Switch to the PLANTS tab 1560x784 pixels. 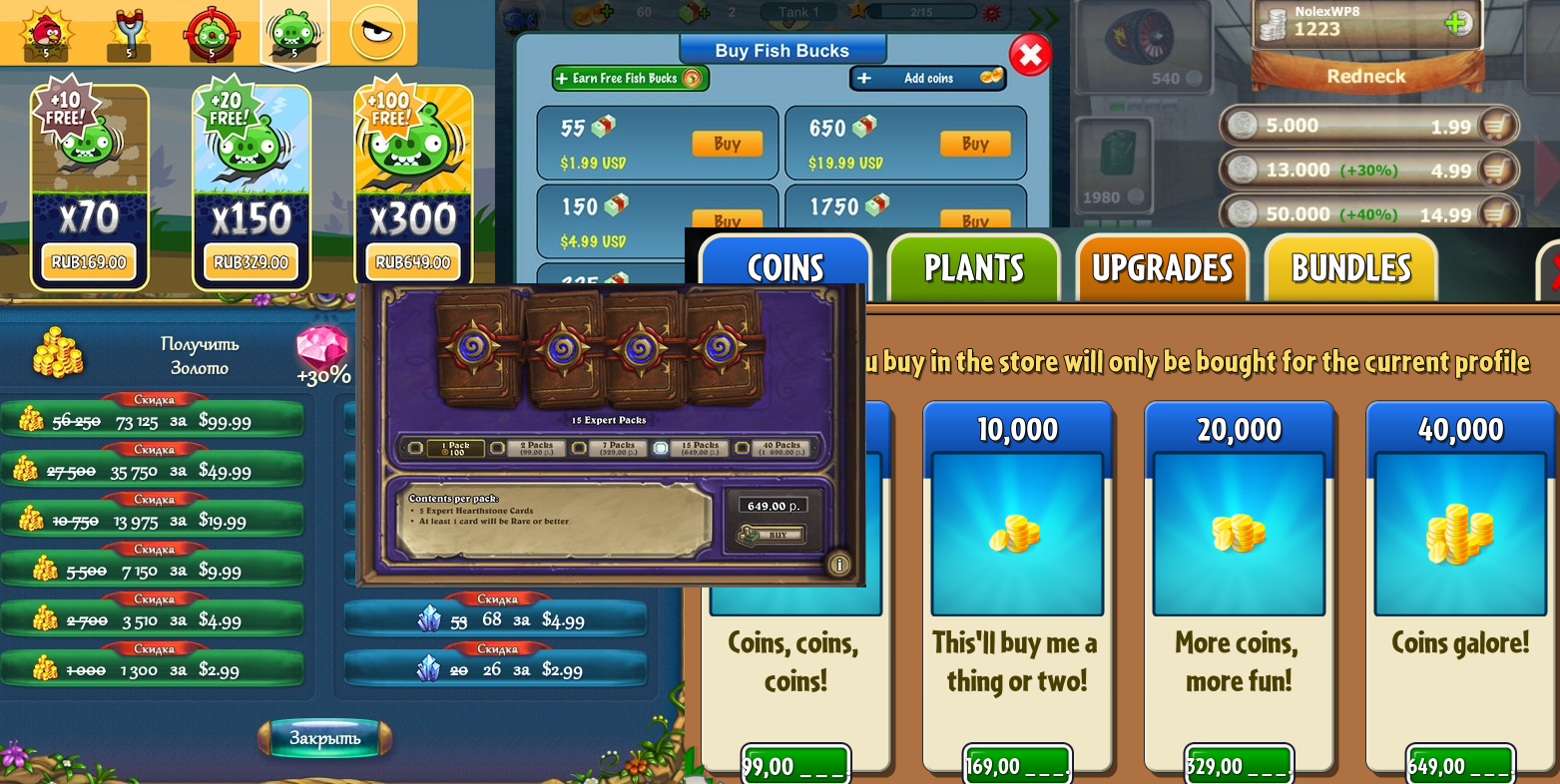972,267
